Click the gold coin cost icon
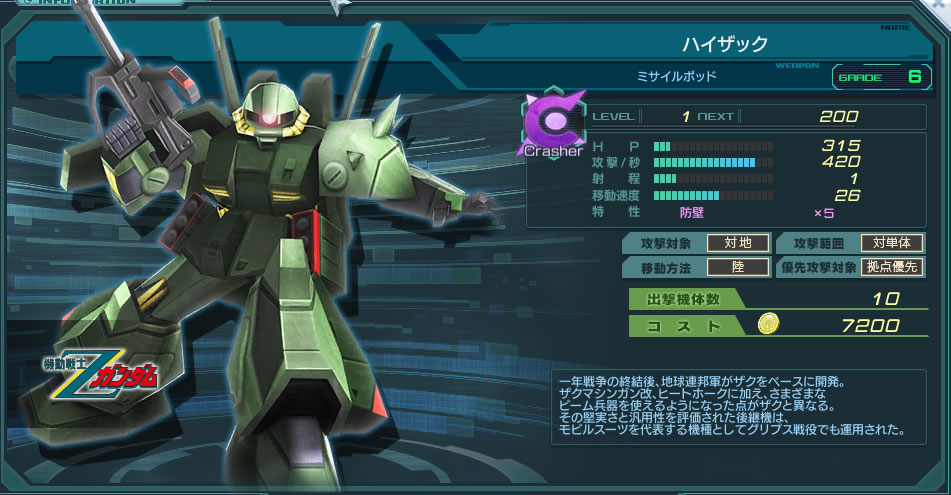951x495 pixels. click(x=768, y=324)
